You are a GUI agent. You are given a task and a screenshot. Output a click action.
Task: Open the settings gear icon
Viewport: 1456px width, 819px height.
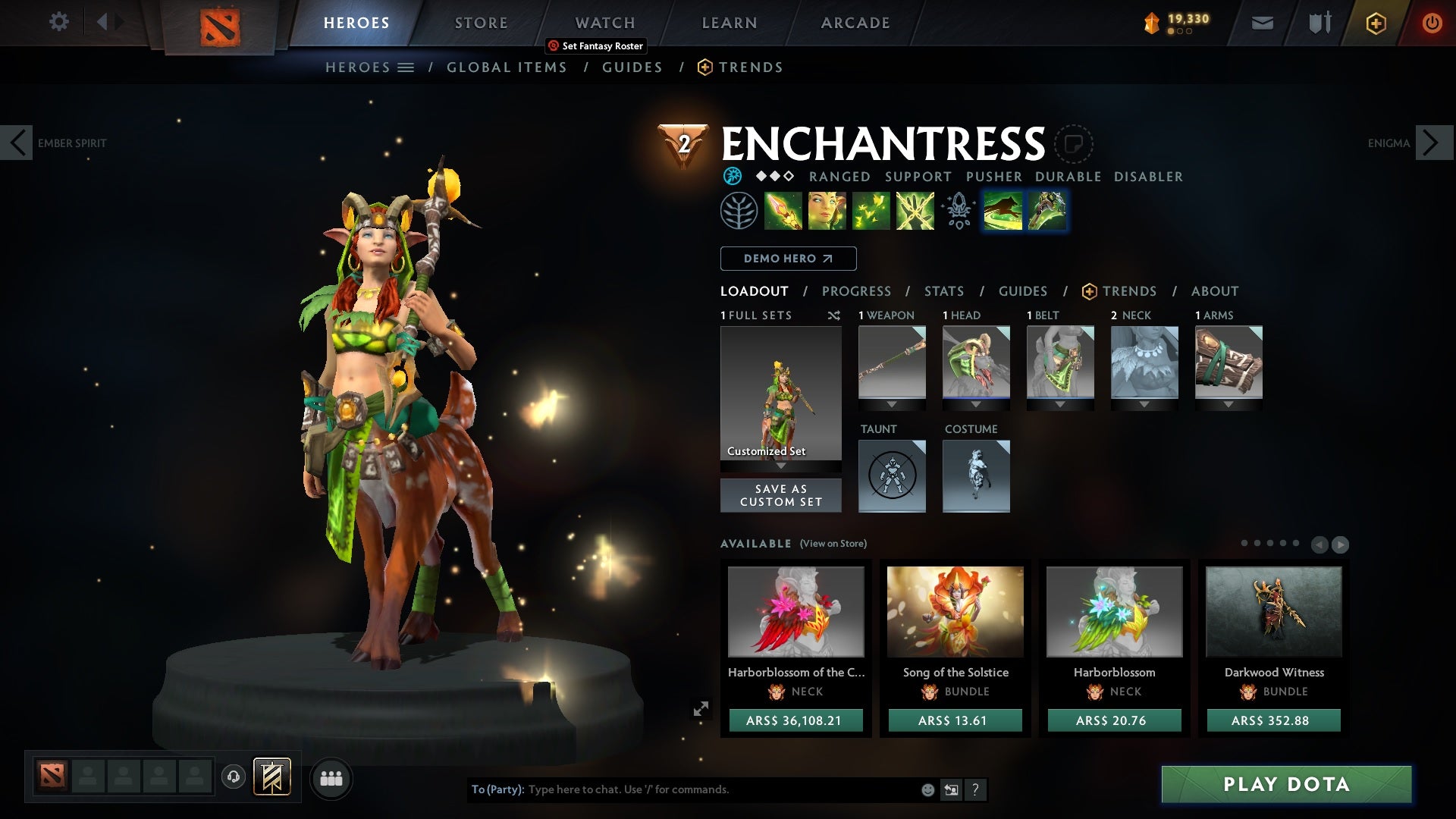(59, 21)
